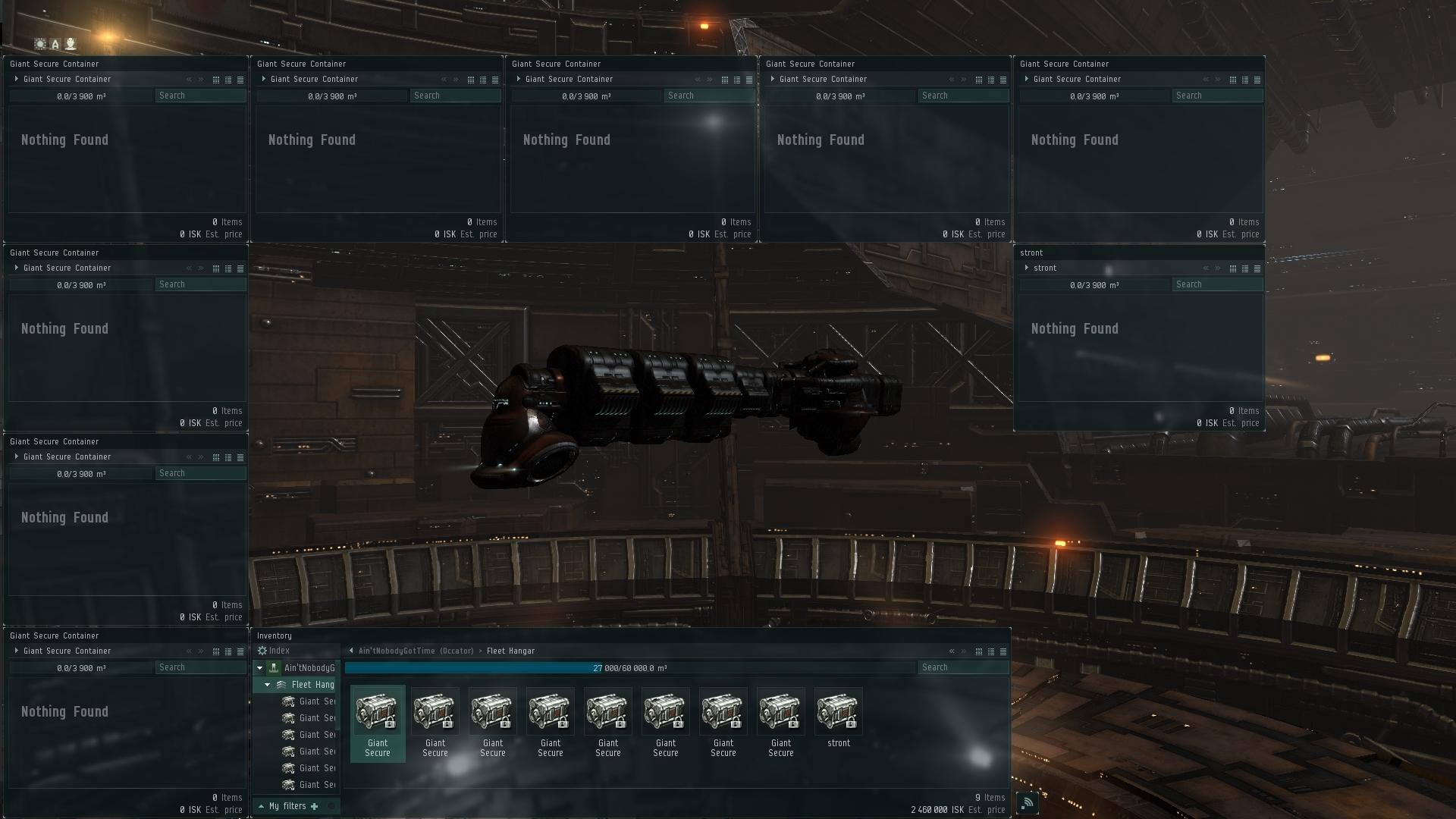Click the Ain'tNobodyG ship icon in the sidebar

(272, 667)
